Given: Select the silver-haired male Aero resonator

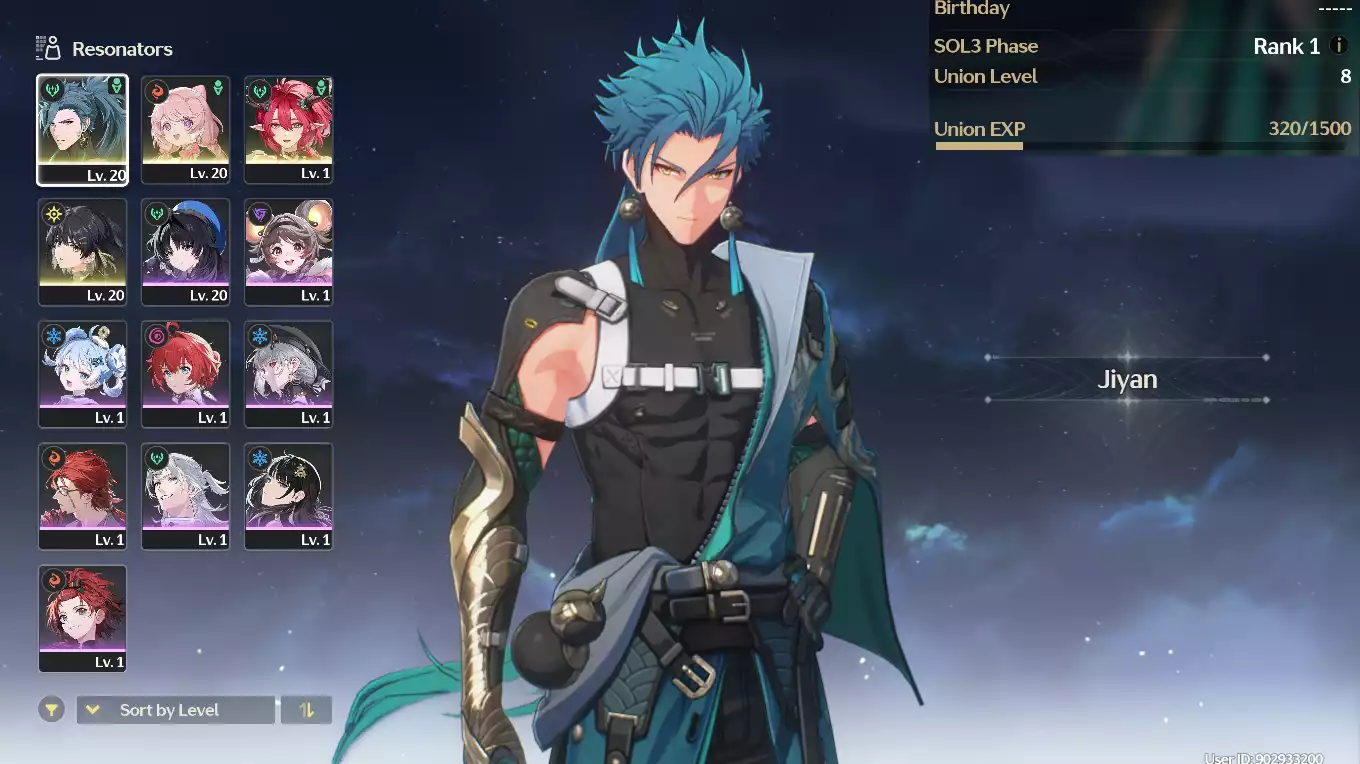Looking at the screenshot, I should (185, 496).
